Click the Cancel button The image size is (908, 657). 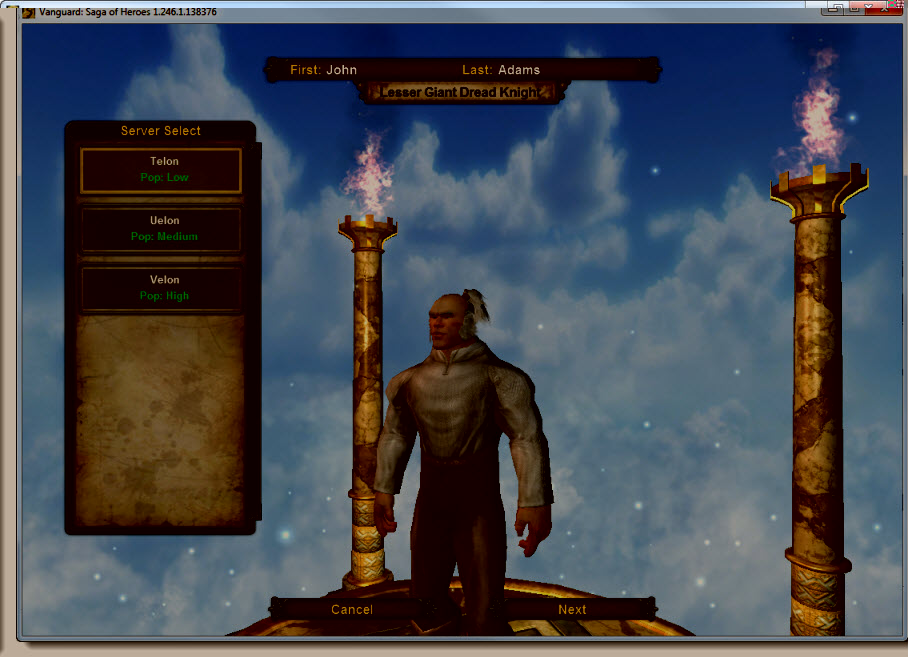[x=351, y=609]
